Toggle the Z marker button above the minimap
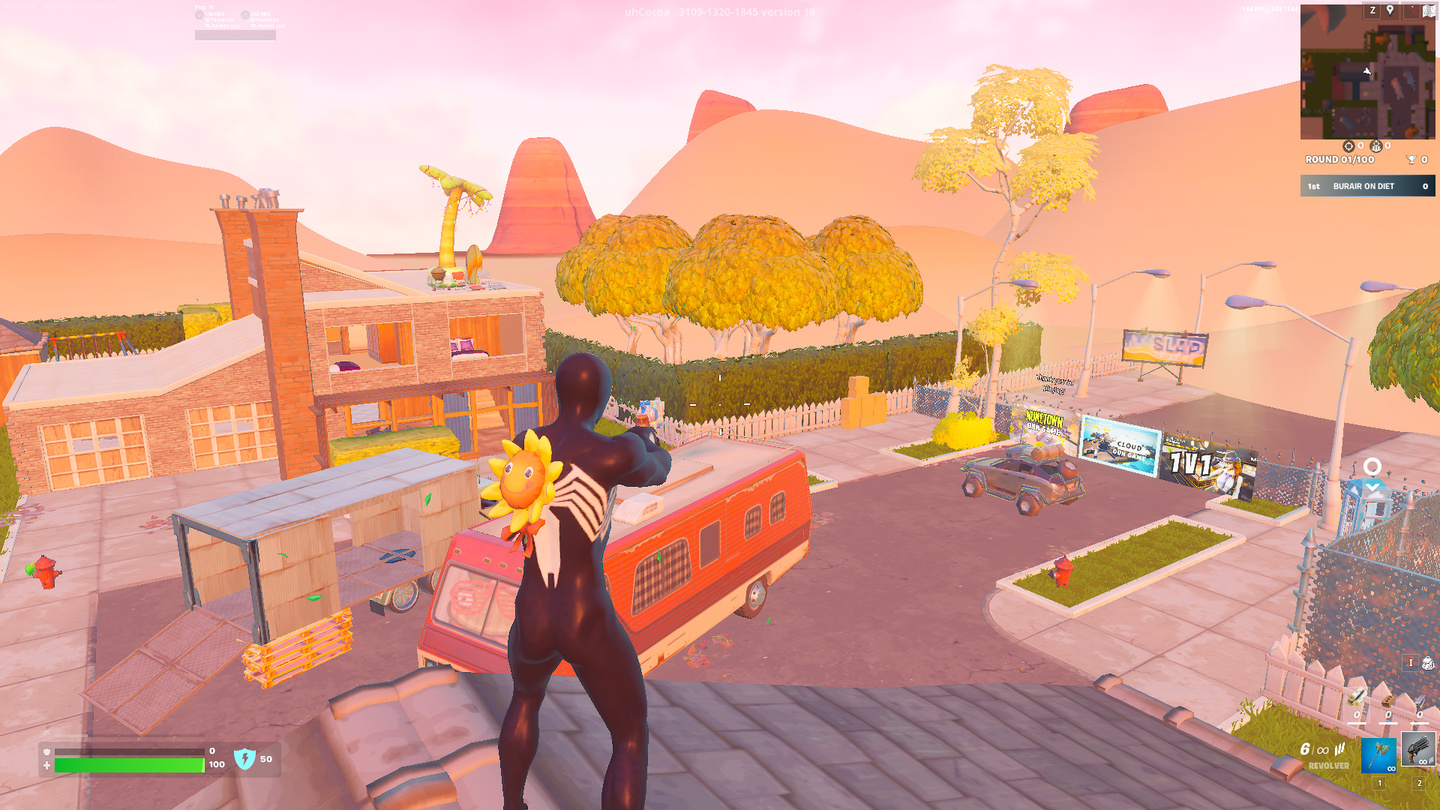Screen dimensions: 1440x810 1372,10
